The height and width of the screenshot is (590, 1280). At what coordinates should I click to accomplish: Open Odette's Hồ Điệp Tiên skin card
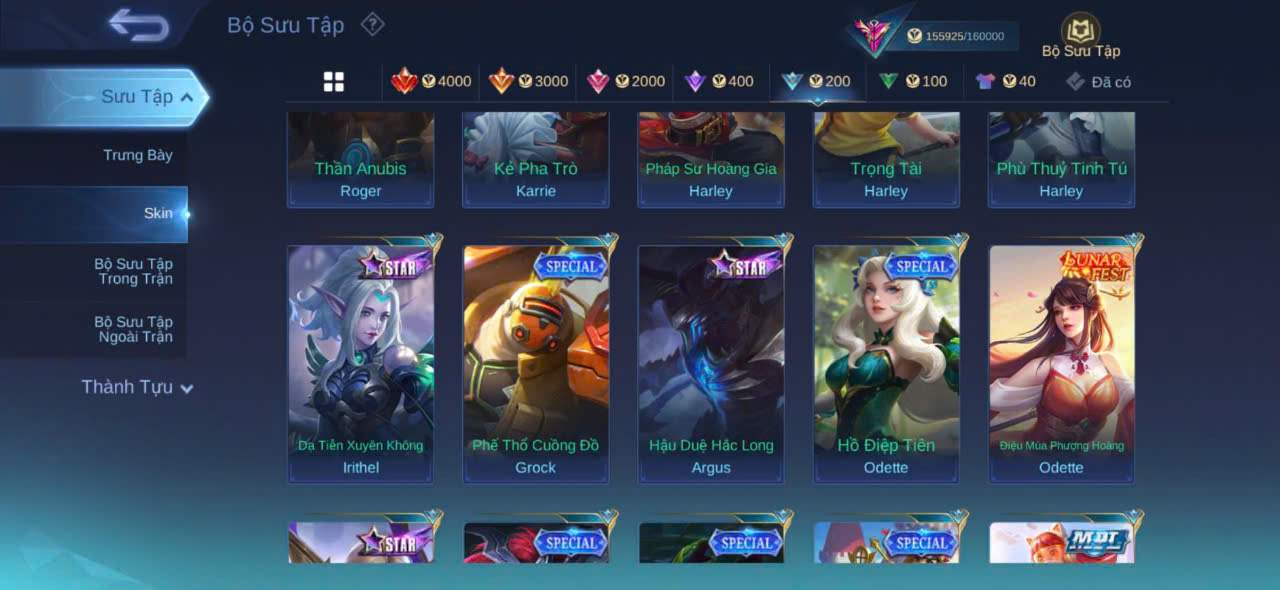click(886, 364)
